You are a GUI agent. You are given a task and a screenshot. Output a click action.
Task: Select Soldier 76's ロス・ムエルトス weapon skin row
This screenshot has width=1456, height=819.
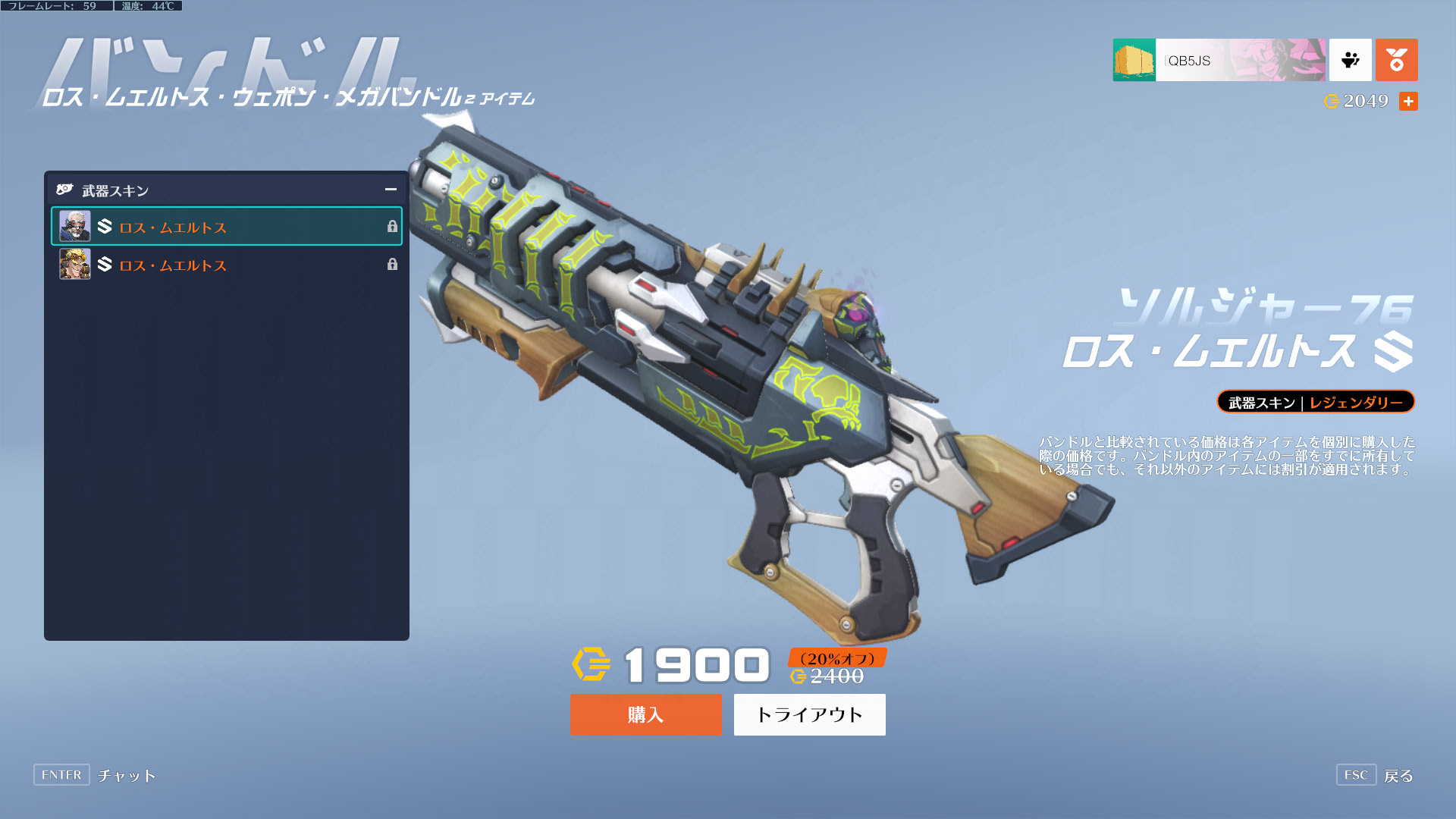click(x=226, y=227)
